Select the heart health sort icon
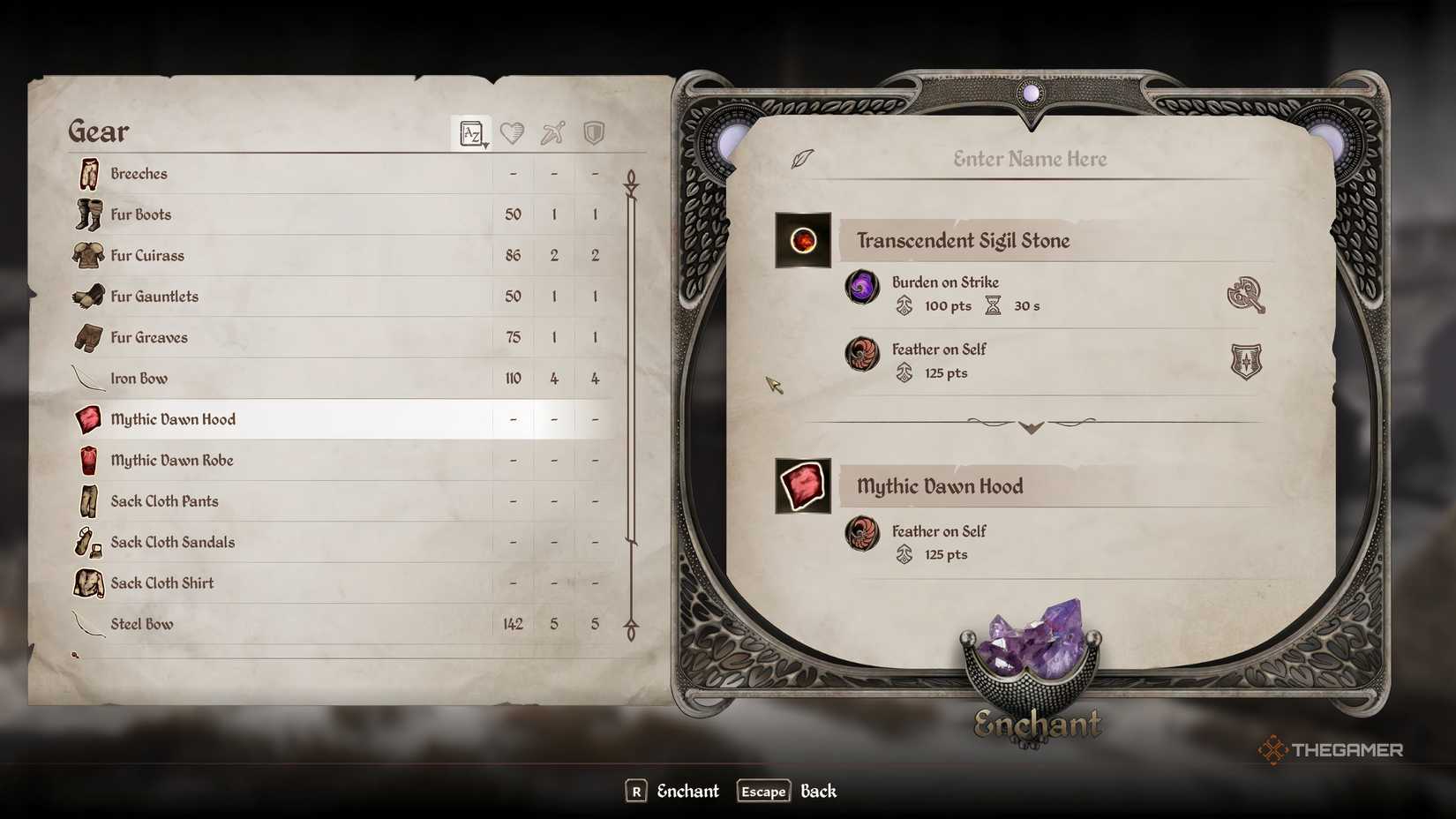This screenshot has width=1456, height=819. click(511, 132)
